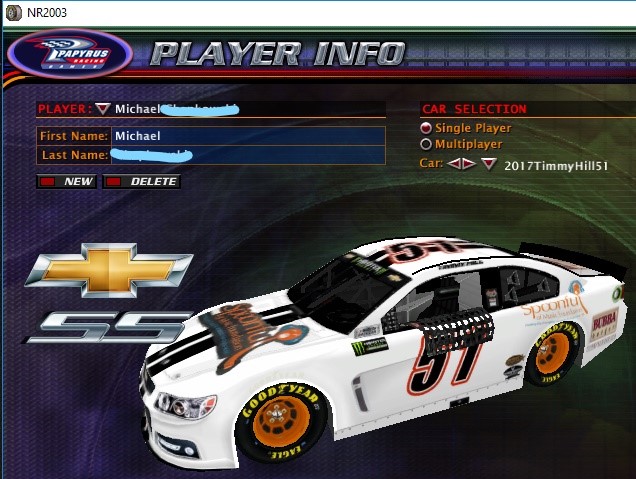Edit the Last Name field
Screen dimensions: 636x479
pos(247,155)
